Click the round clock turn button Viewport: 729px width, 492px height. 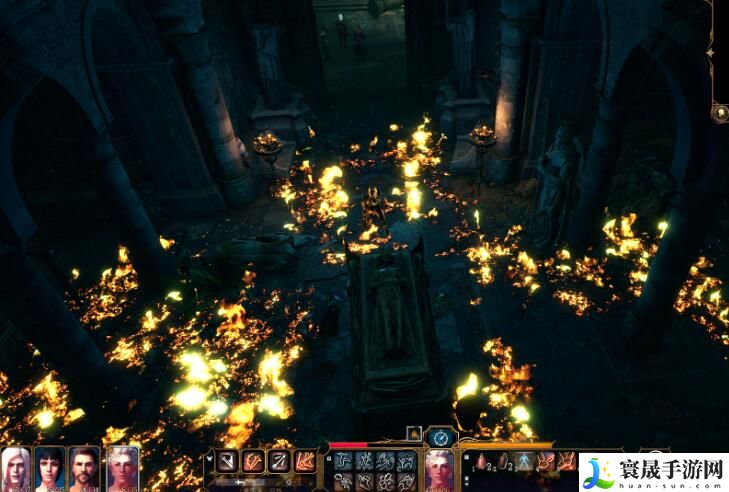click(440, 436)
